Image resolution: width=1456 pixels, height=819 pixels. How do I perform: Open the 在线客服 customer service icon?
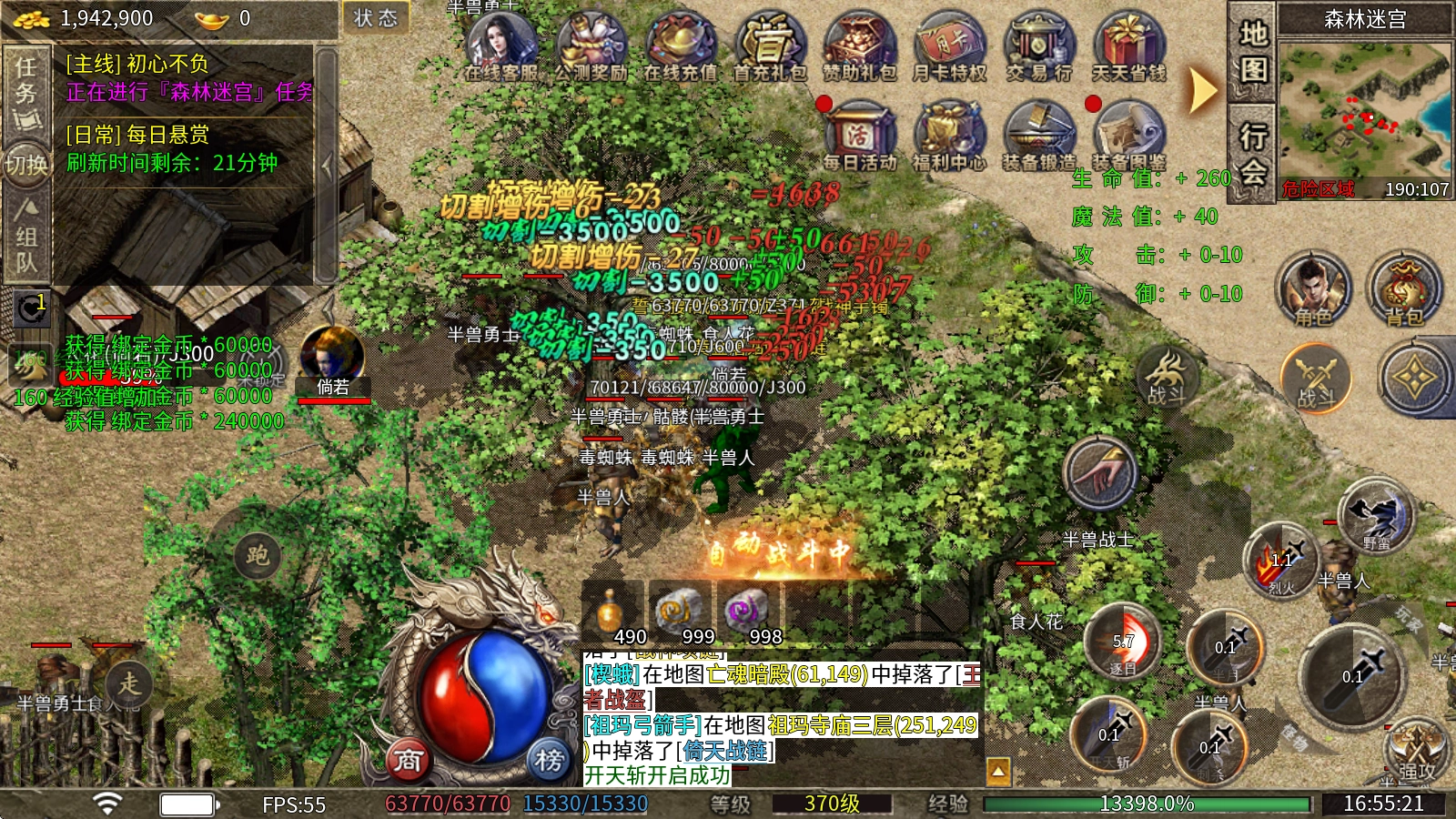(500, 45)
